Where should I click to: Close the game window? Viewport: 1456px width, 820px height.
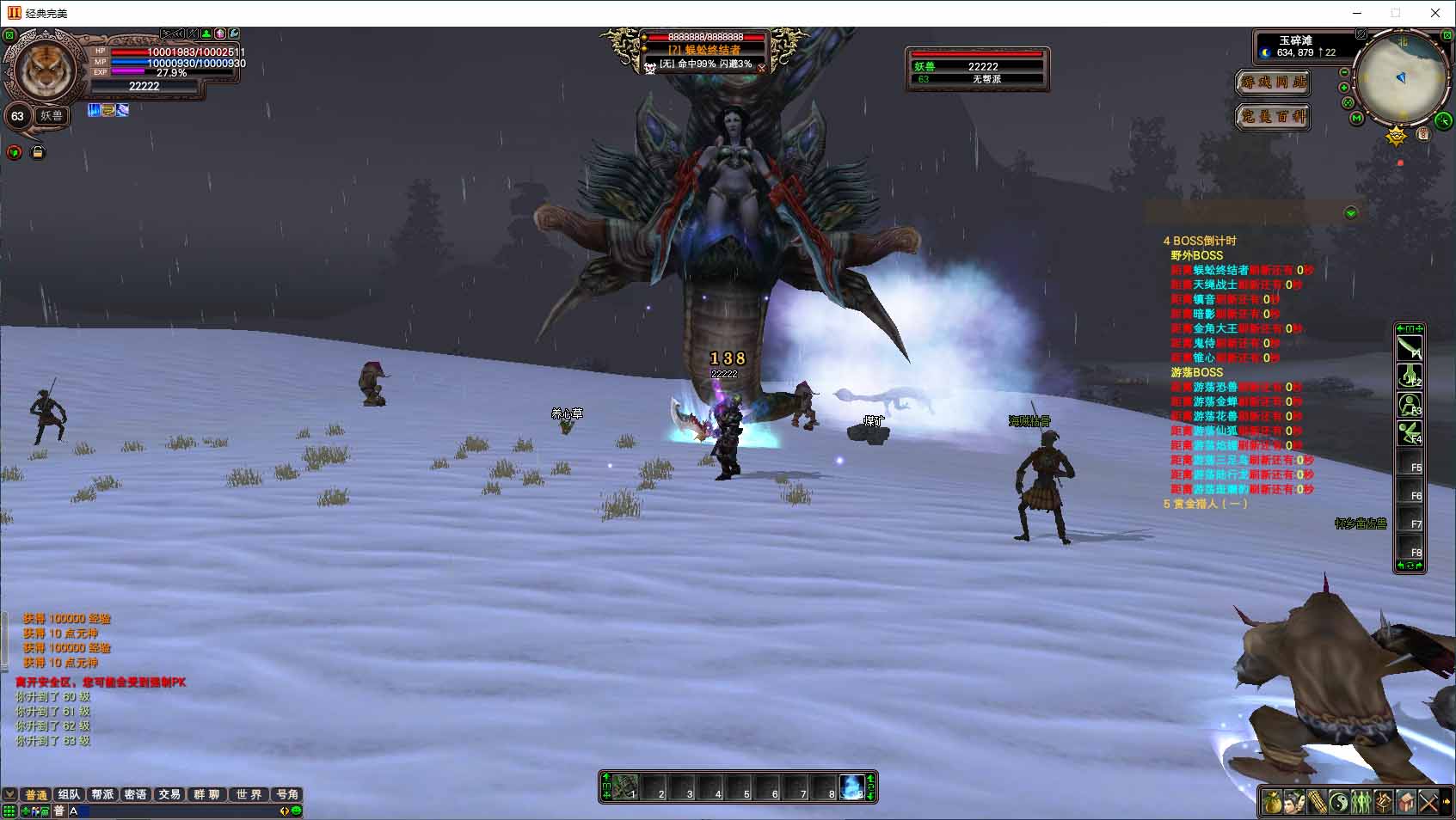(1434, 13)
